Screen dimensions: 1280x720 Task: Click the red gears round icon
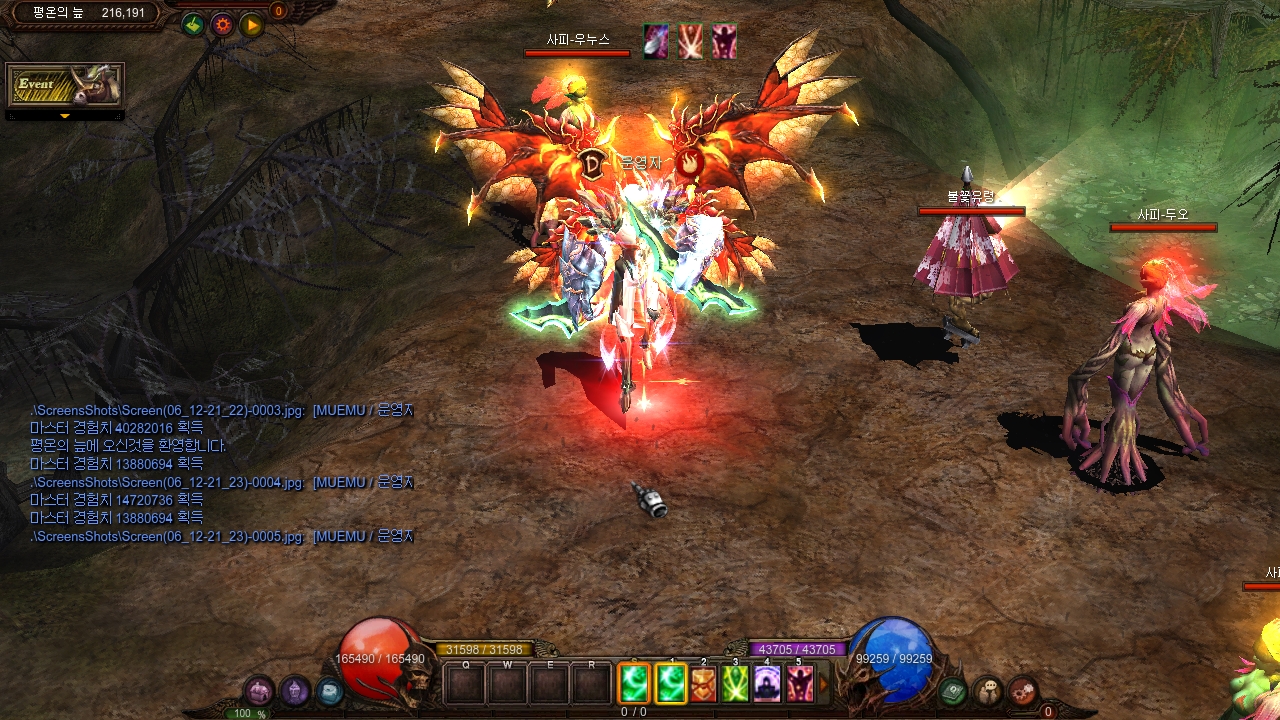point(1023,691)
